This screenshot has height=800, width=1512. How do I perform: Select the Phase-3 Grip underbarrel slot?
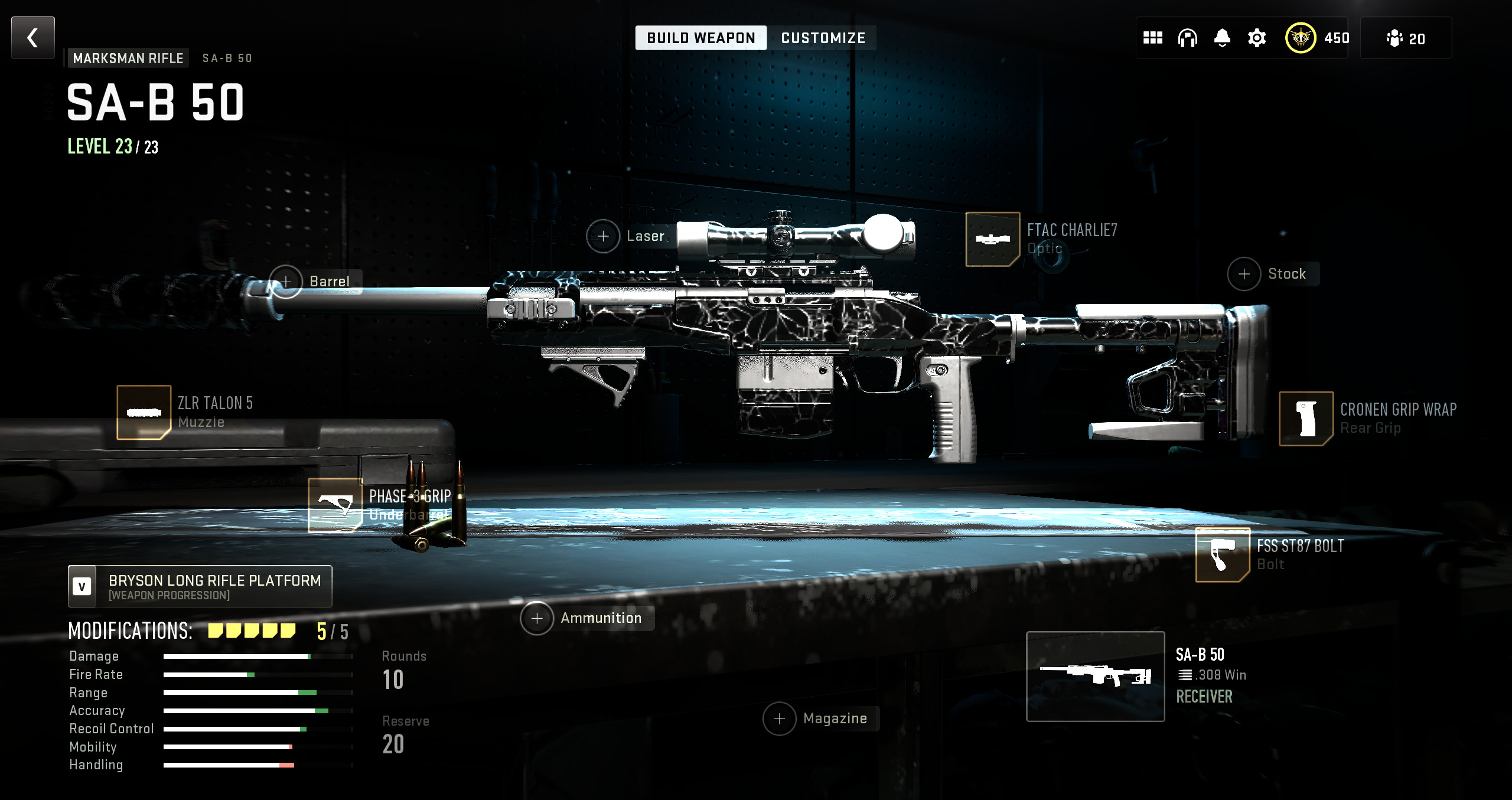[x=335, y=505]
